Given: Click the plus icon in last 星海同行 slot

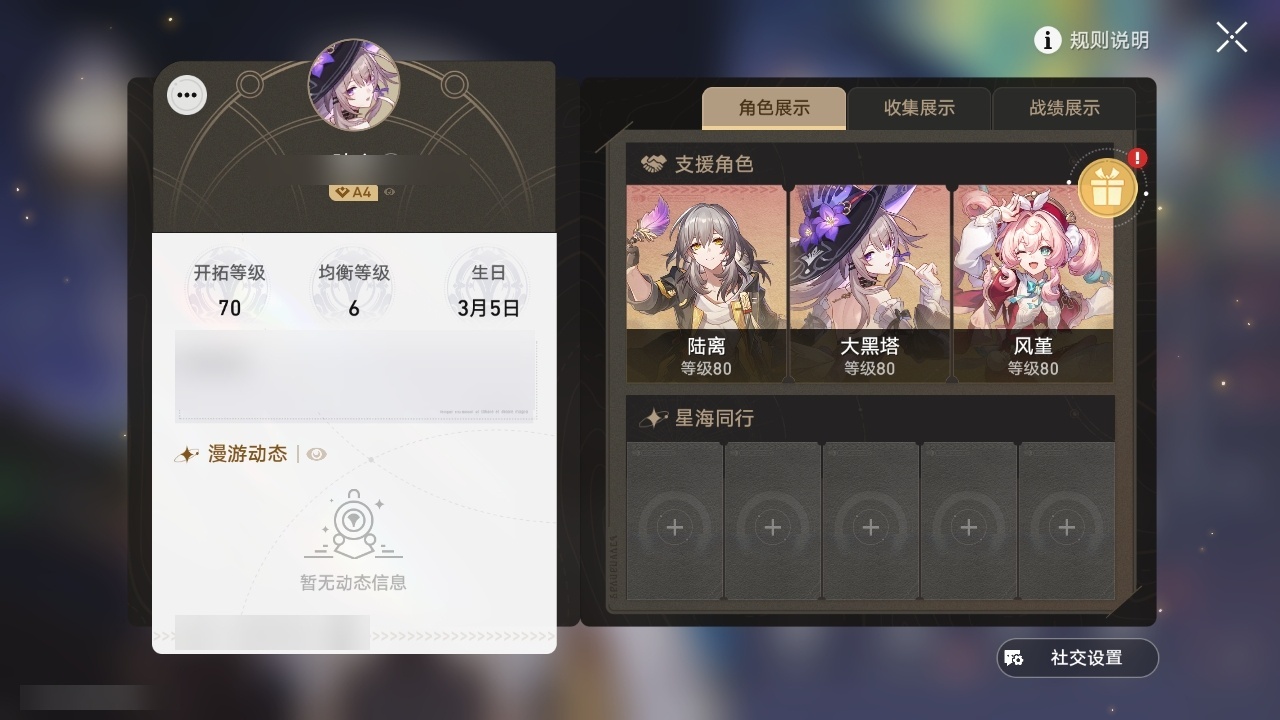Looking at the screenshot, I should [1065, 526].
